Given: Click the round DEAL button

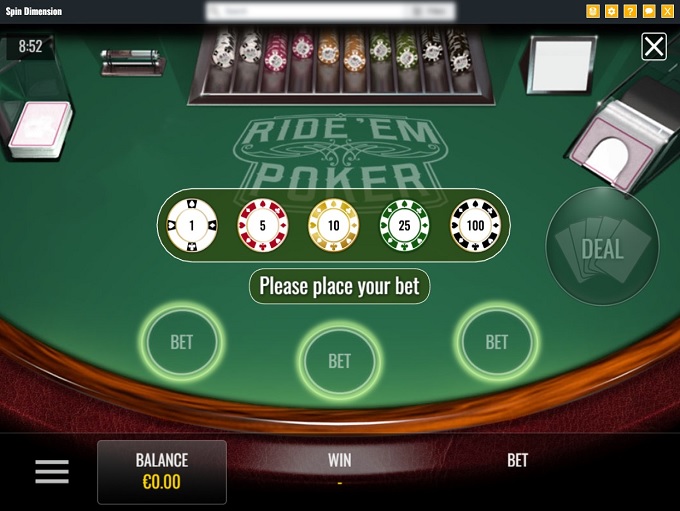Looking at the screenshot, I should [602, 248].
